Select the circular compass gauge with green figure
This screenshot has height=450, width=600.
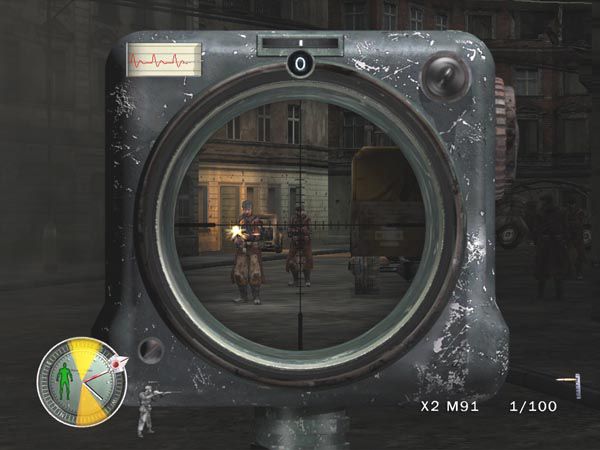coord(78,381)
